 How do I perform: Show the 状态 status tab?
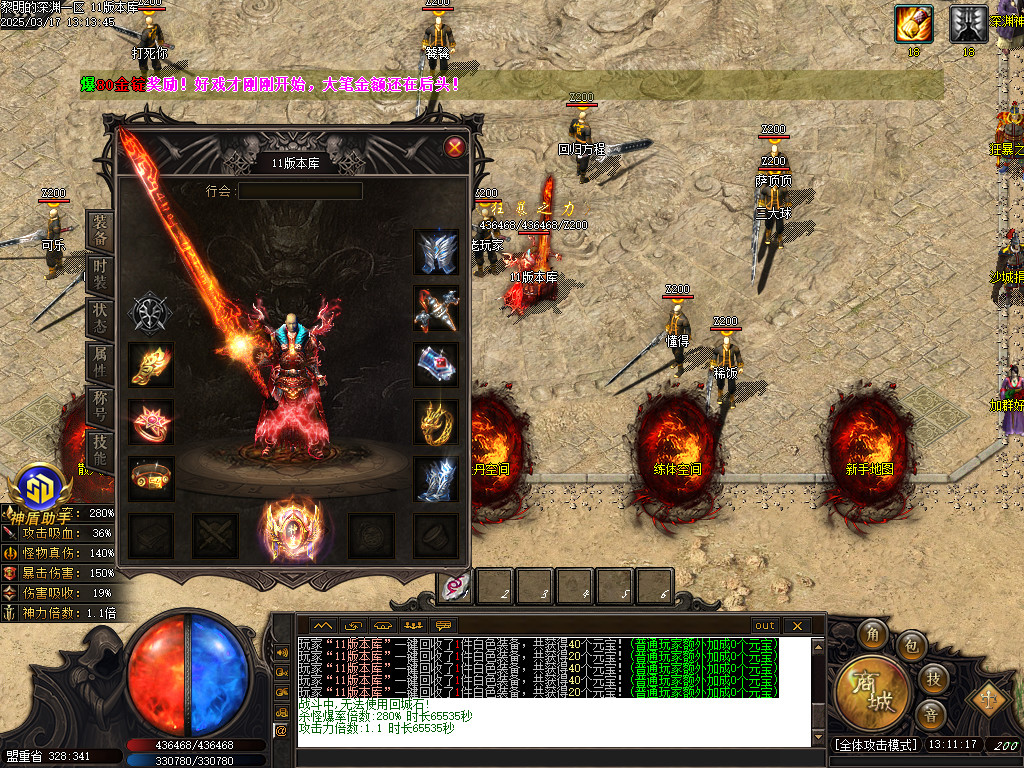coord(100,318)
